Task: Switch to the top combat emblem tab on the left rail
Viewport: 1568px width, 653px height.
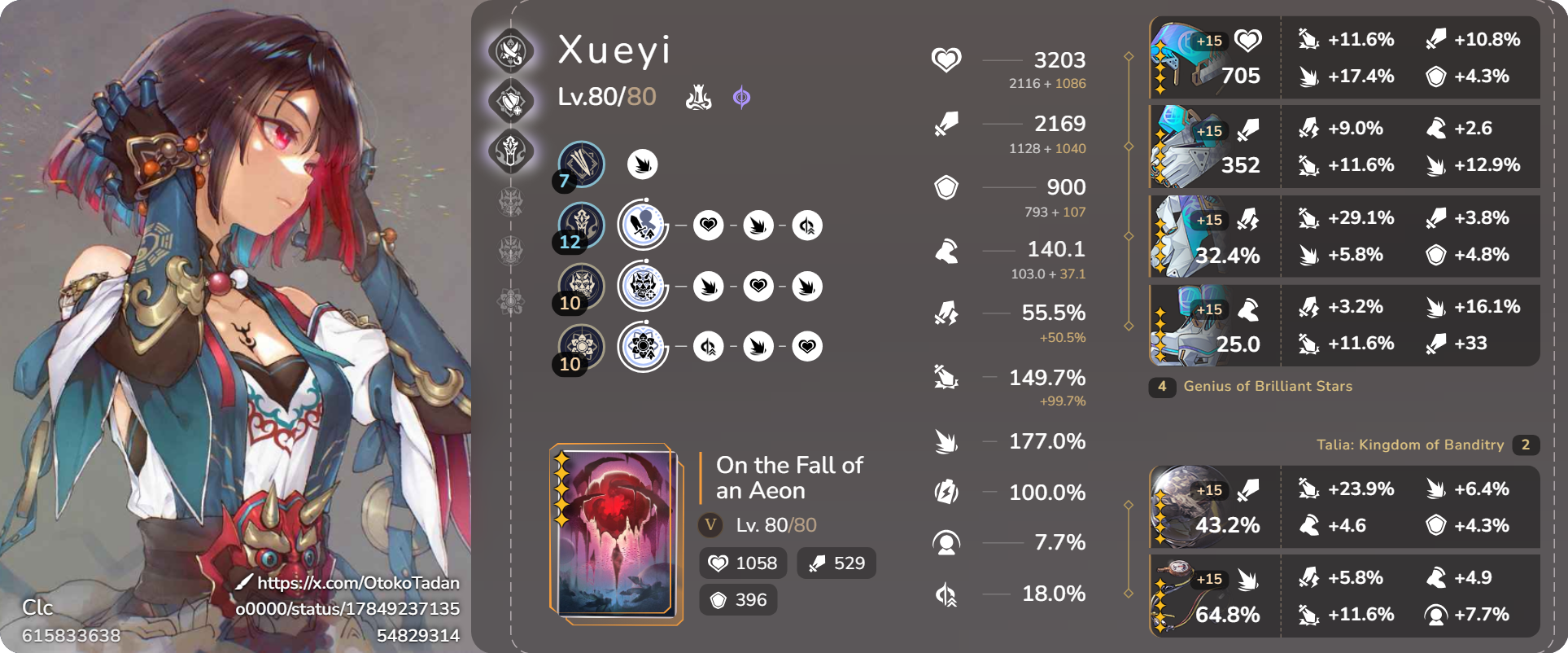Action: click(x=510, y=50)
